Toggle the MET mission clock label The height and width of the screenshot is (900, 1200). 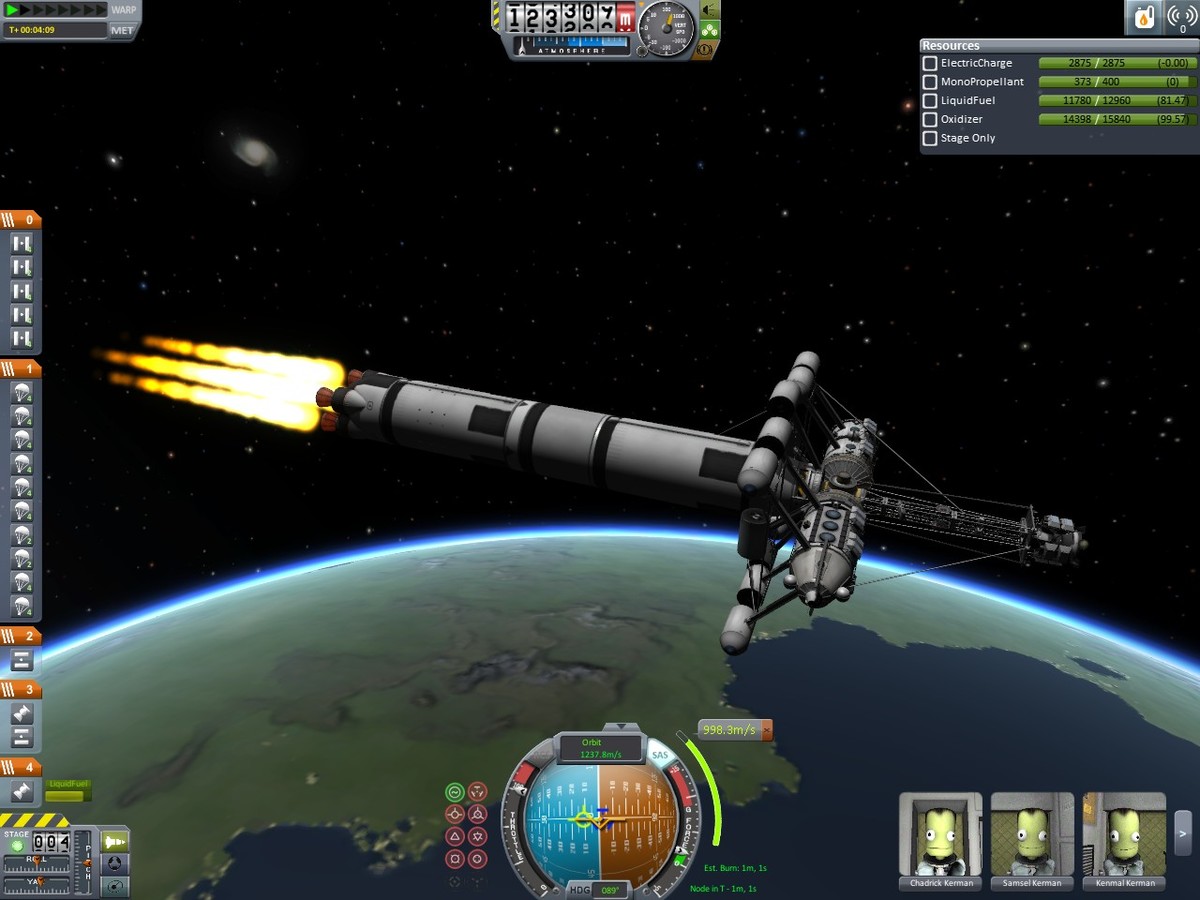pos(122,30)
